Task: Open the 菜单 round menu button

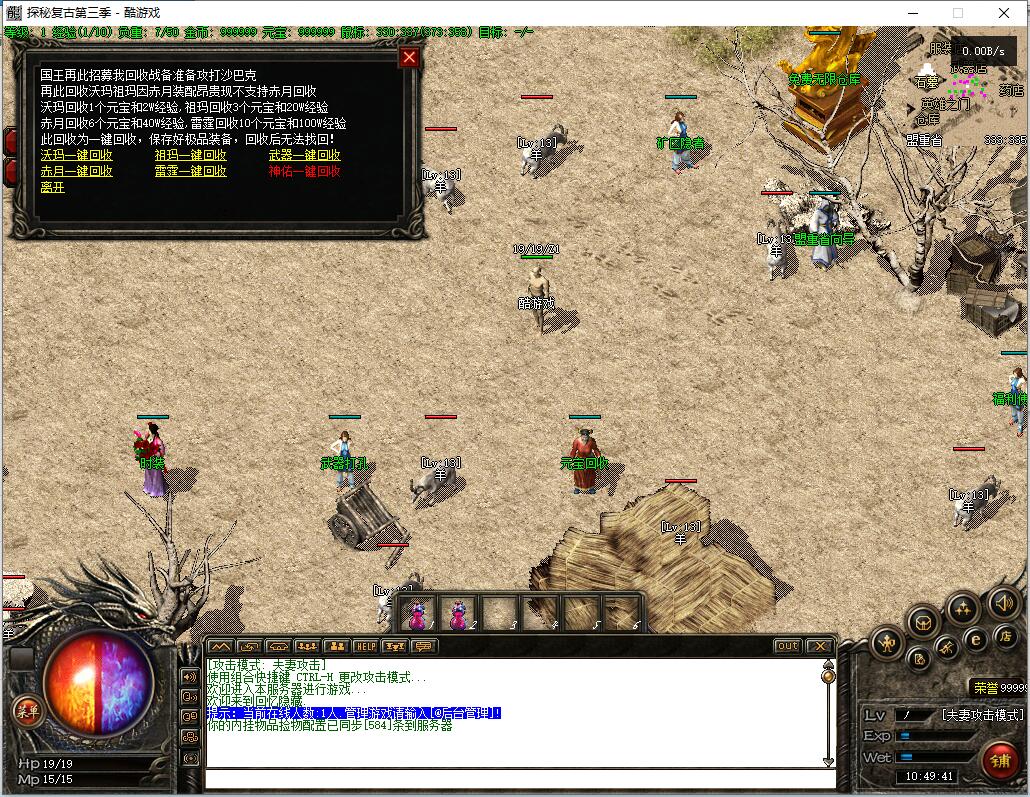Action: pyautogui.click(x=26, y=711)
